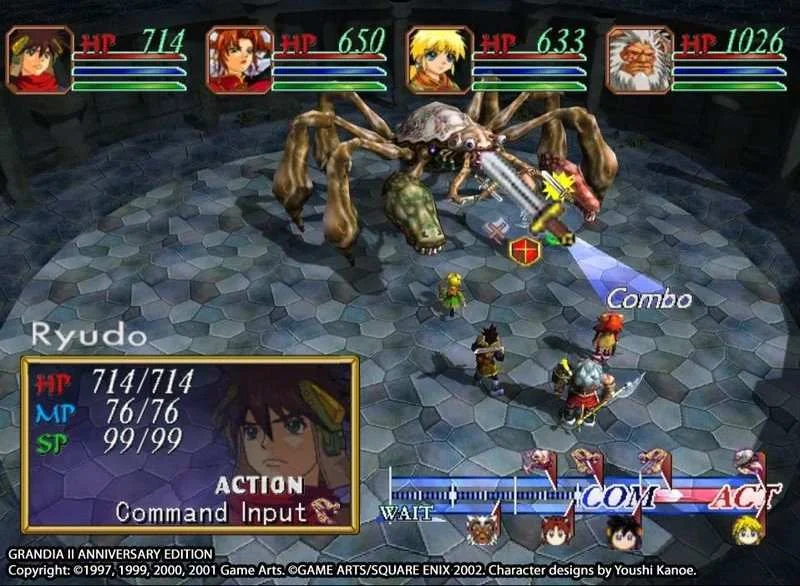
Task: Select Ryudo's icon on the turn gauge
Action: click(624, 530)
